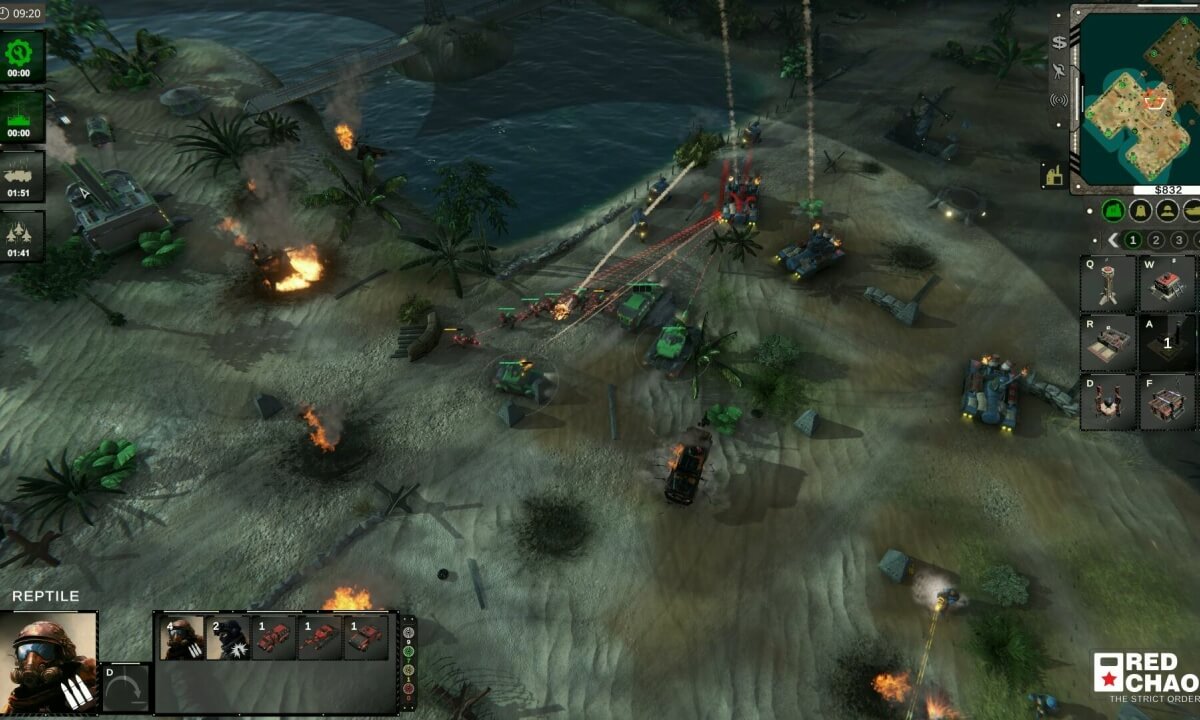Build the flat structure with hotkey R
Screen dimensions: 1200x720
[x=1108, y=343]
